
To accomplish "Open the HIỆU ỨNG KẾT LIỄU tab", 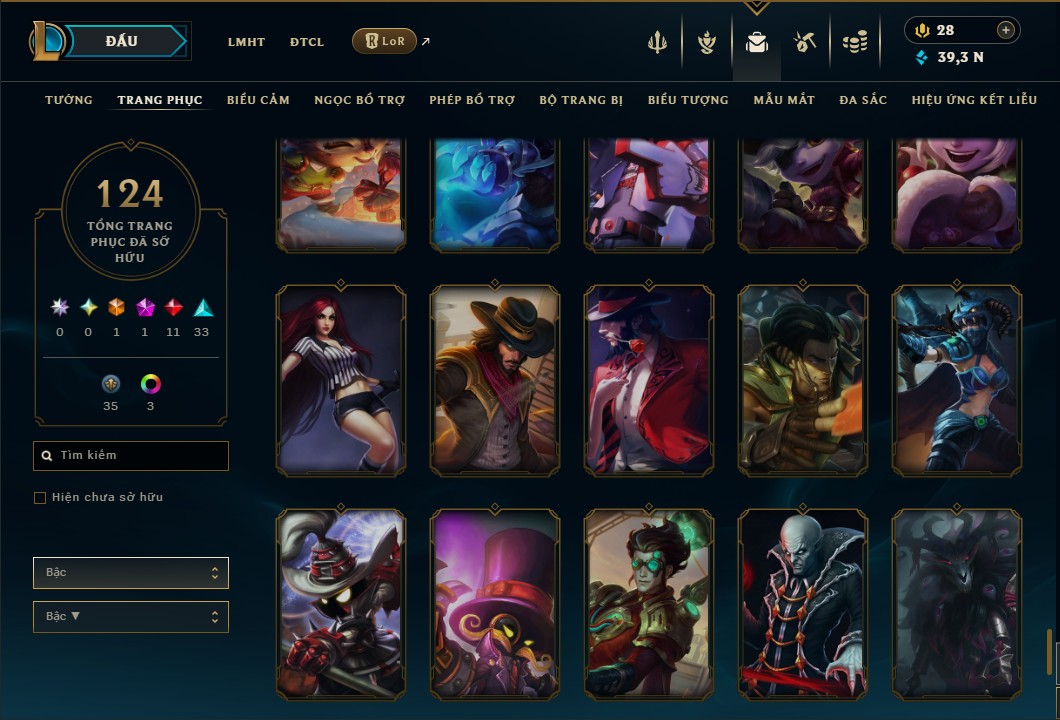I will (974, 100).
